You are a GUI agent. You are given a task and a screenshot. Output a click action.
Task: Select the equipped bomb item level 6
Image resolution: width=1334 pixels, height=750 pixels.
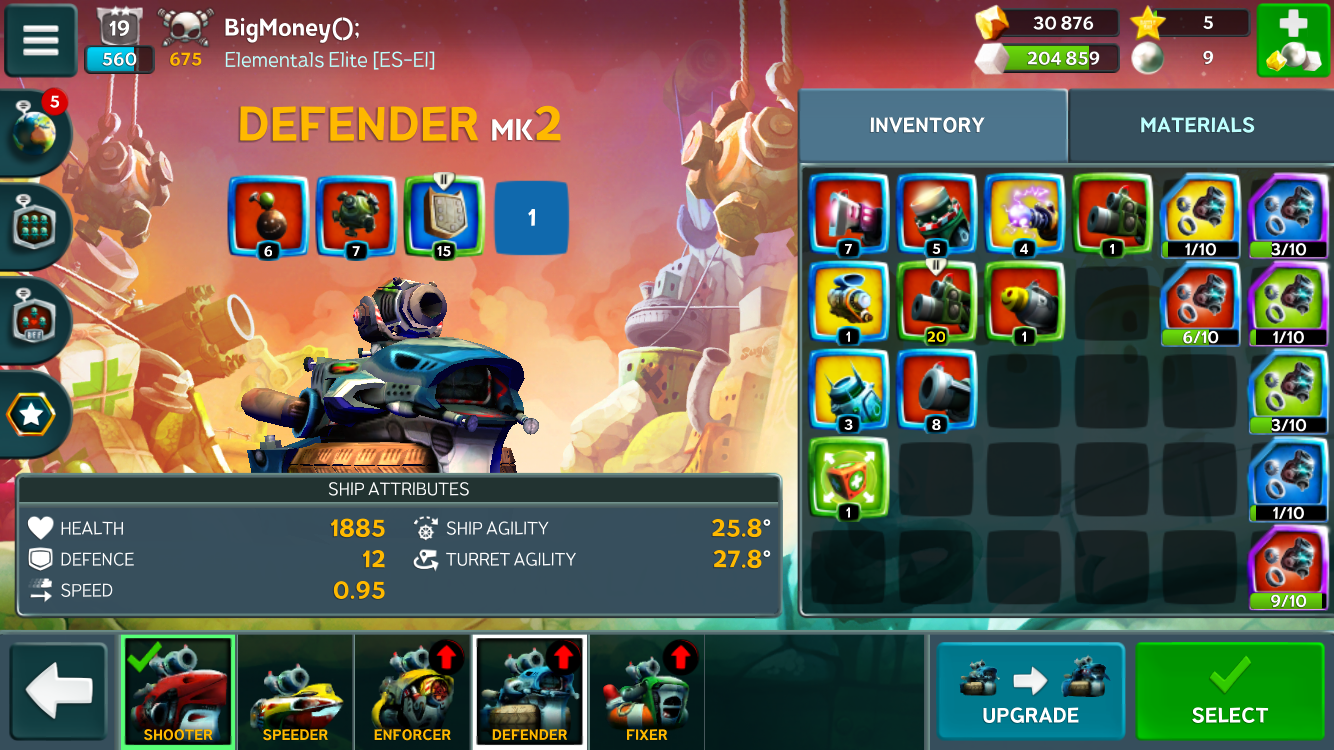[267, 217]
